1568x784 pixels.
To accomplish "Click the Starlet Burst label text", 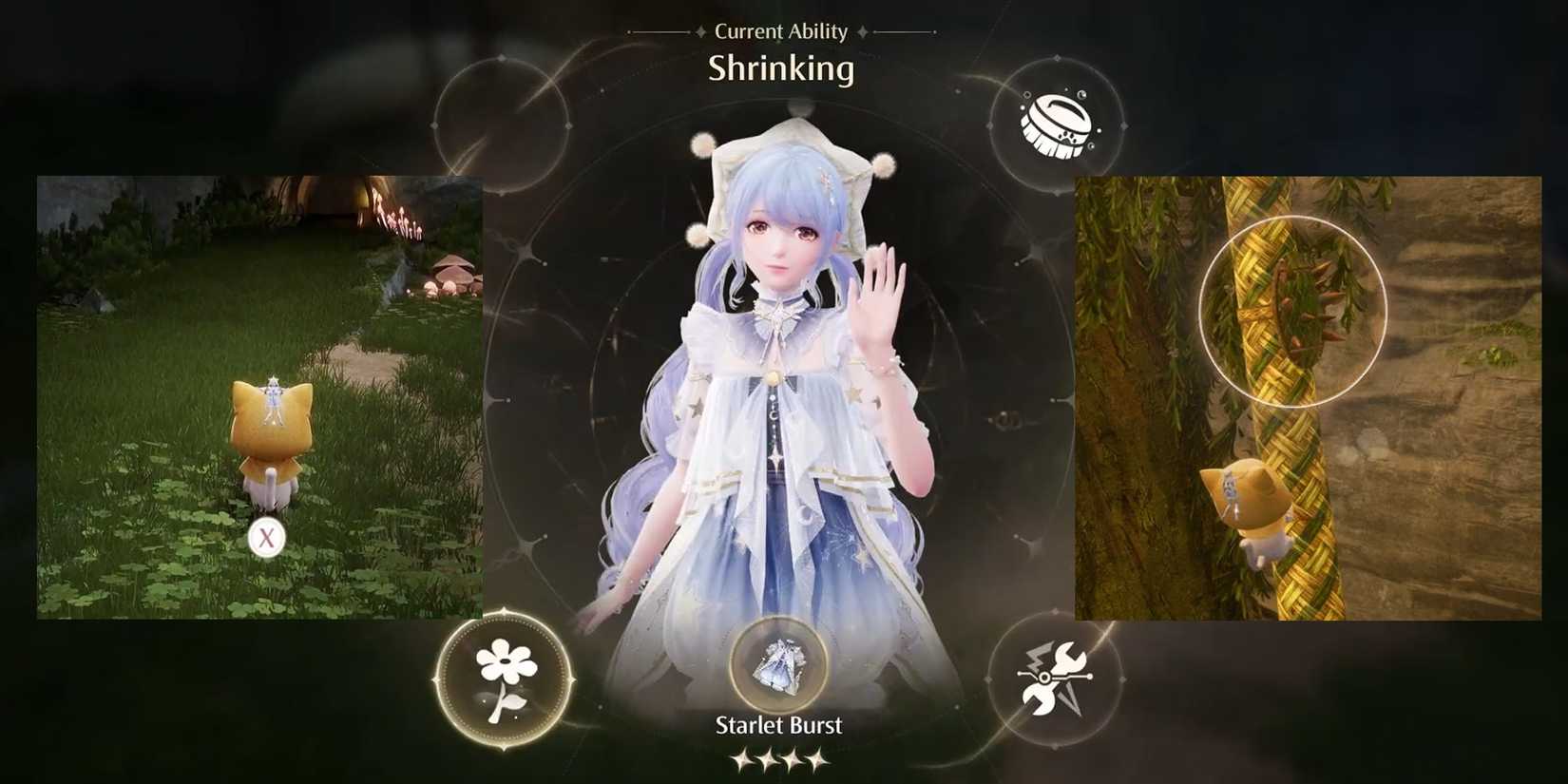I will click(x=779, y=724).
